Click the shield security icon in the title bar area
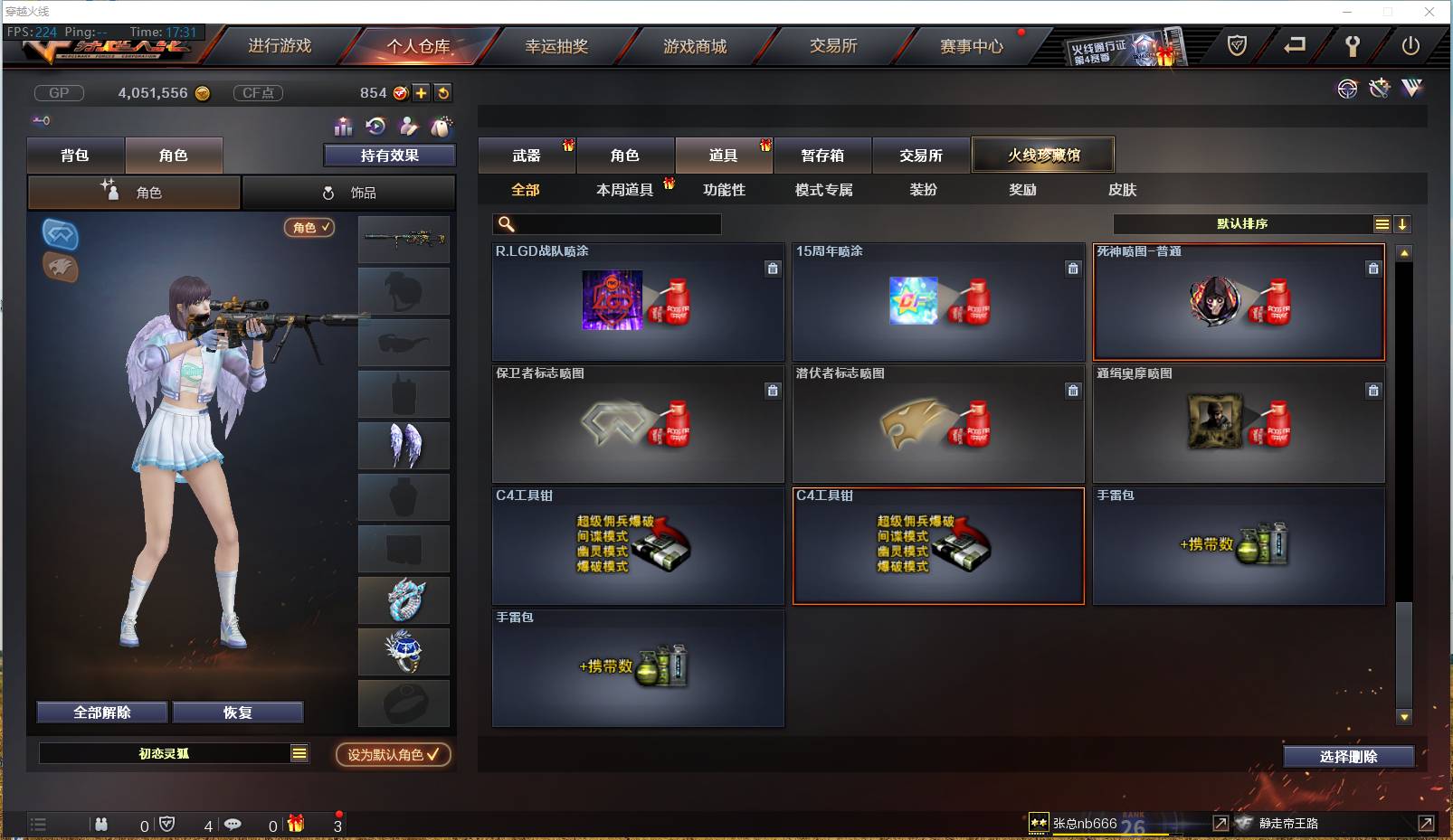Viewport: 1453px width, 840px height. tap(1238, 45)
